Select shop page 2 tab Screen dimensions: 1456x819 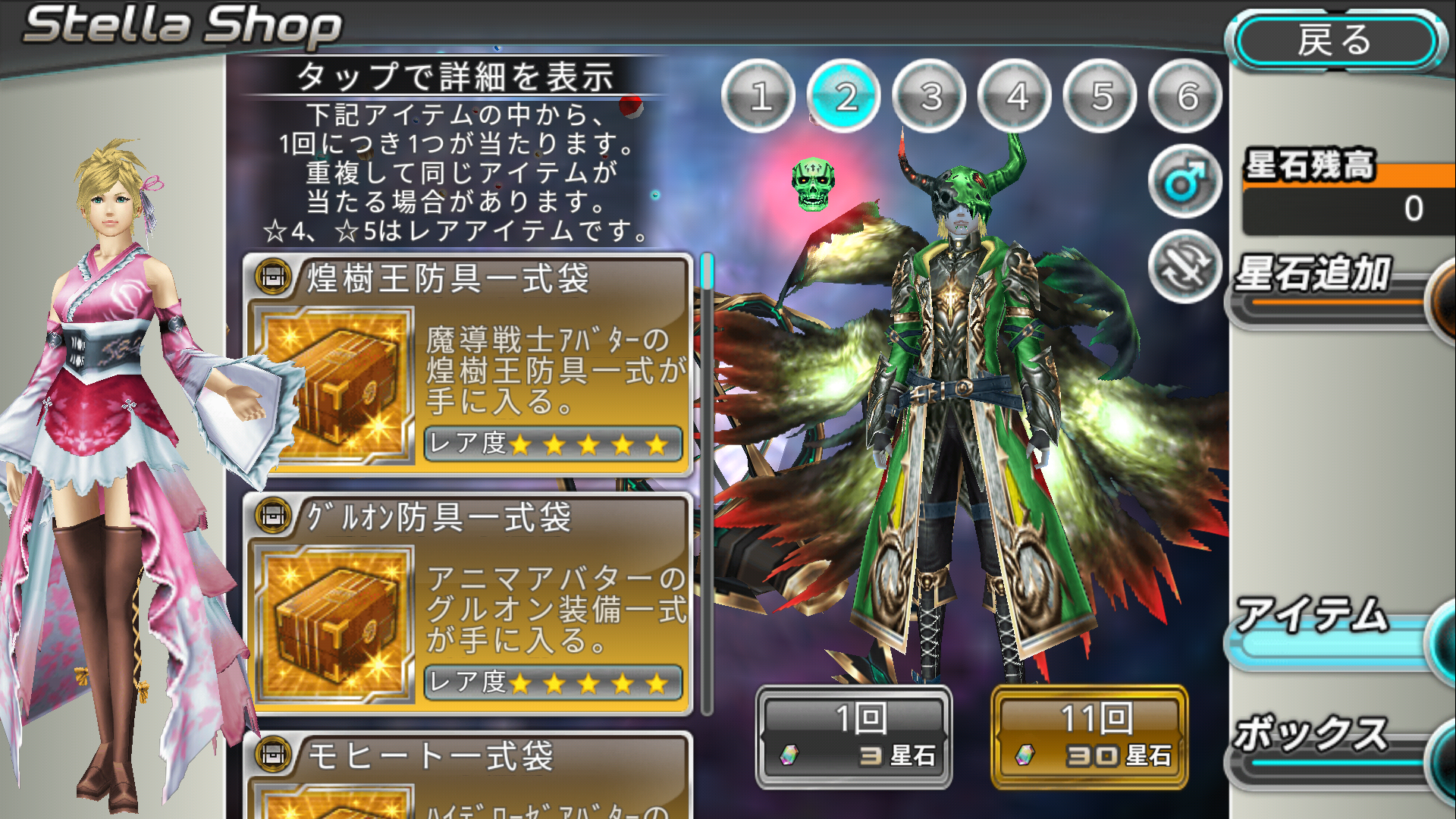[845, 96]
